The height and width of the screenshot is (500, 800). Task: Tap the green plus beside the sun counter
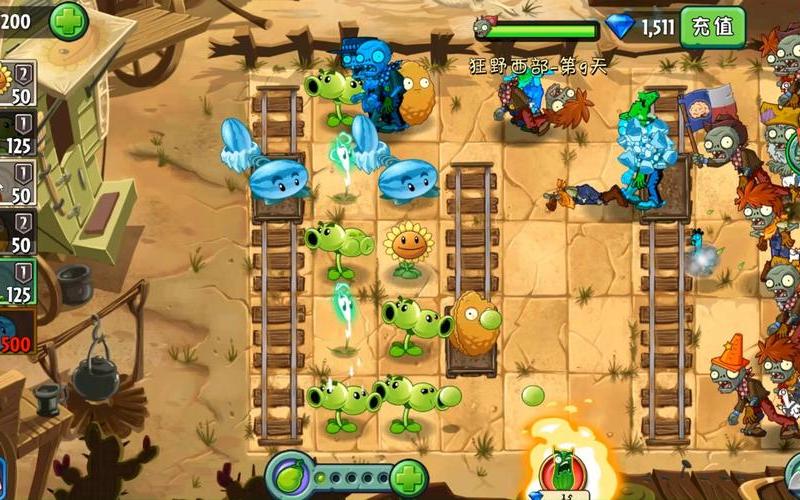(x=68, y=19)
